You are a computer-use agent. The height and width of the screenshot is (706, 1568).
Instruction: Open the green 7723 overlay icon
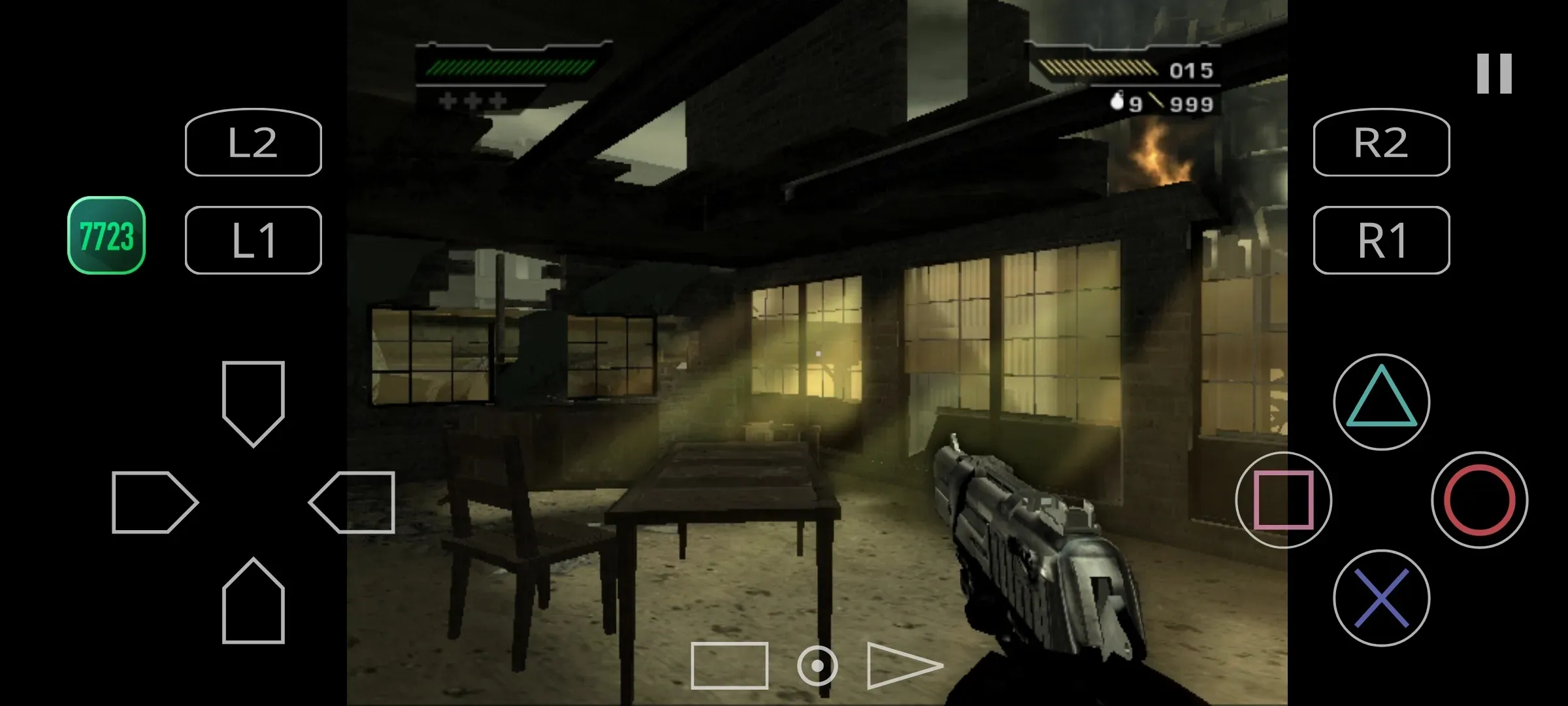coord(106,235)
